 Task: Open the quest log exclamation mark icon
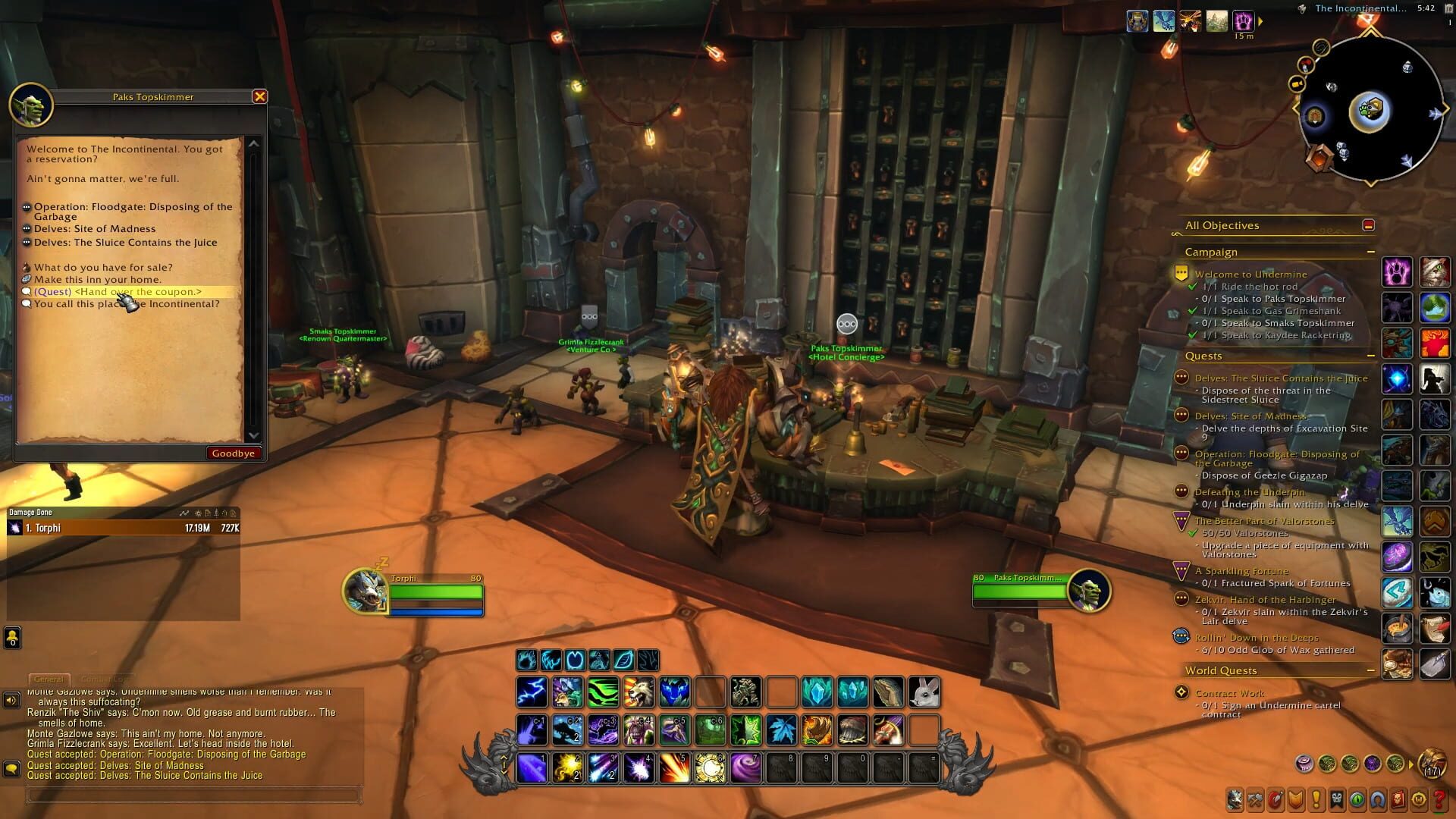pos(1315,799)
